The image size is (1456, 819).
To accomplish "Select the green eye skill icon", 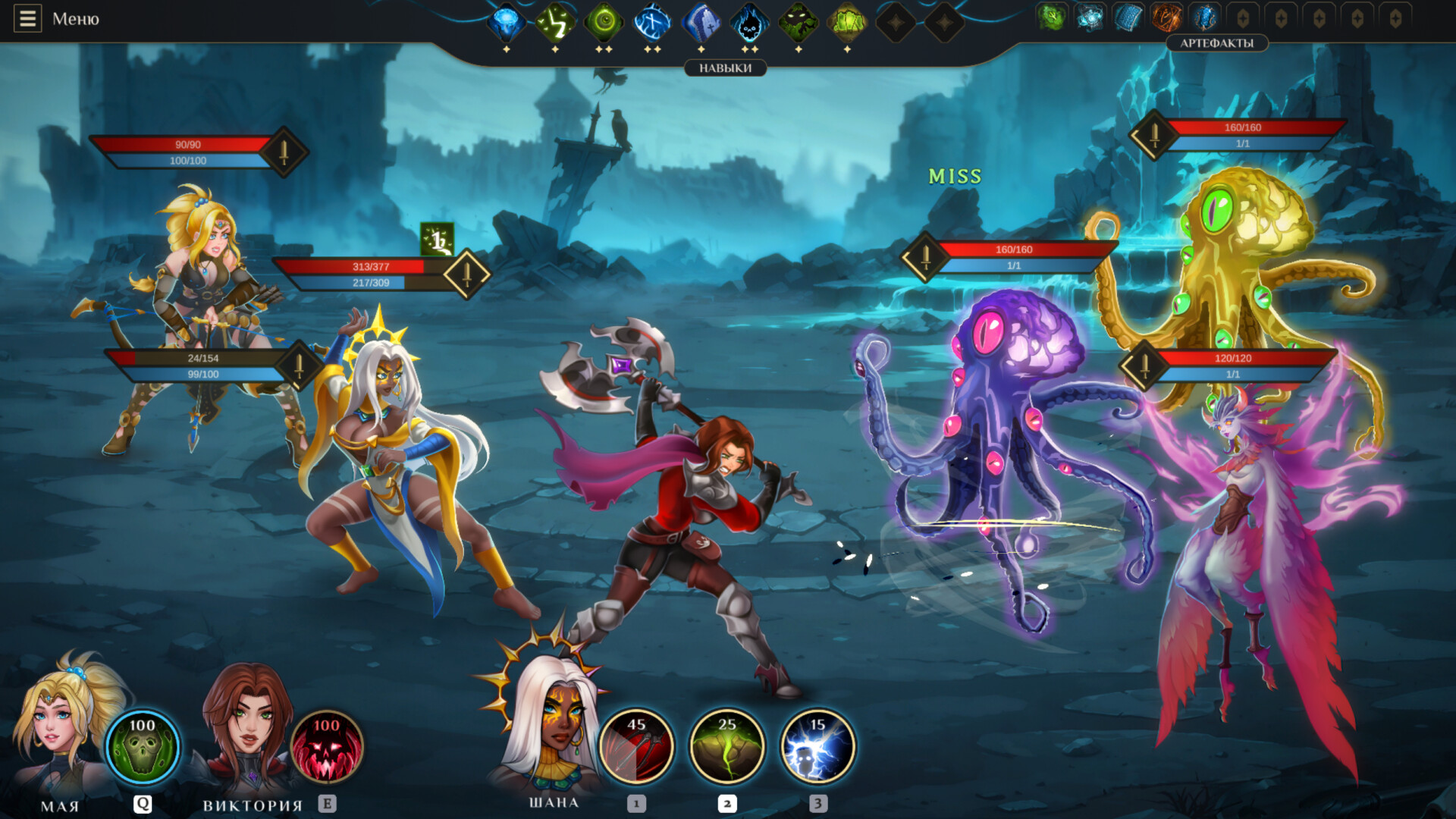I will click(x=604, y=23).
